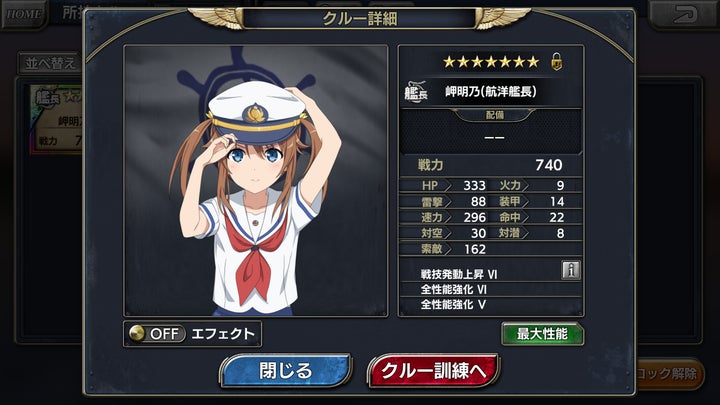Open the 並べ替え sort button
The width and height of the screenshot is (720, 405).
tap(46, 62)
